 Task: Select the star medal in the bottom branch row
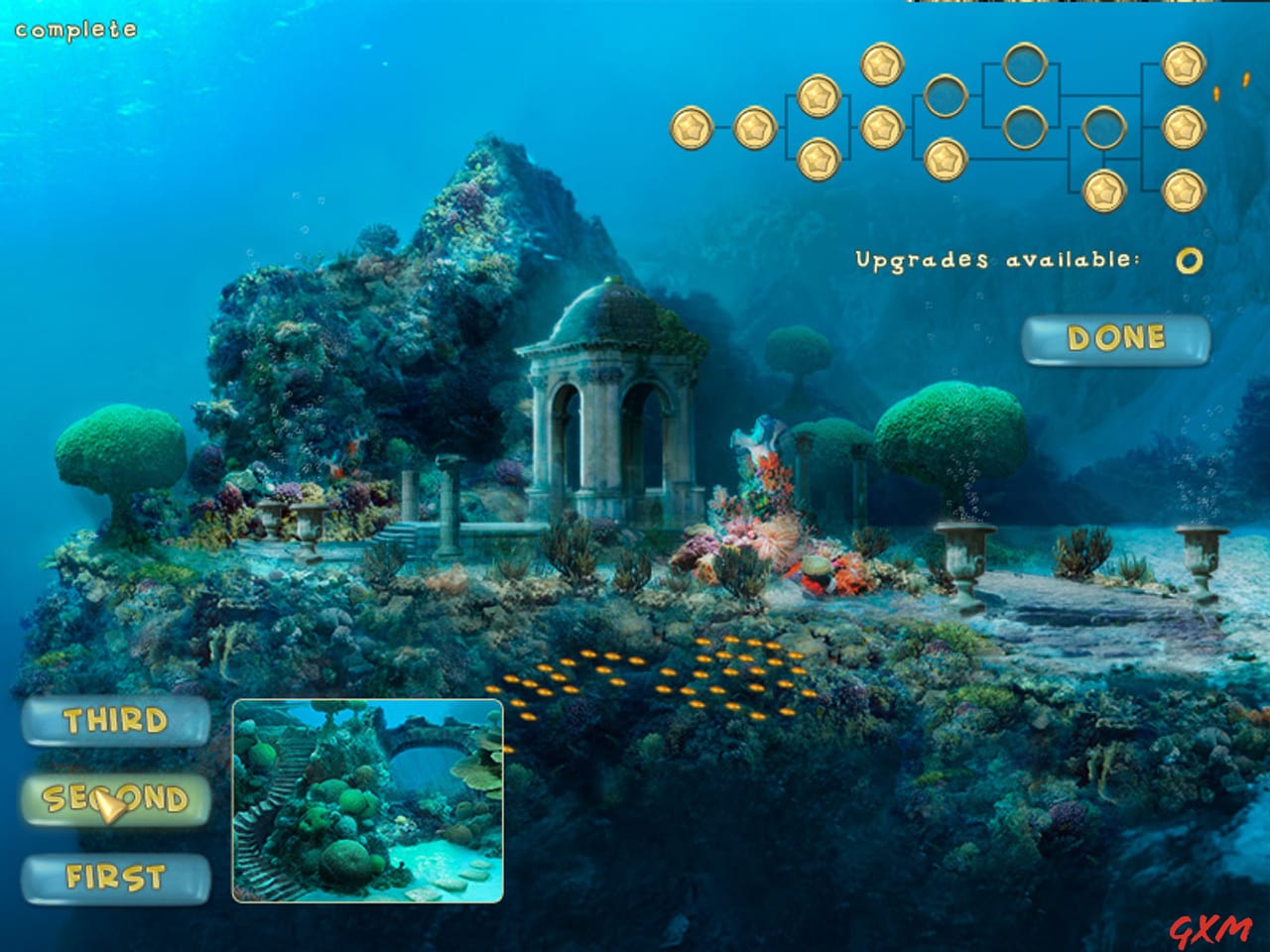coord(1103,191)
